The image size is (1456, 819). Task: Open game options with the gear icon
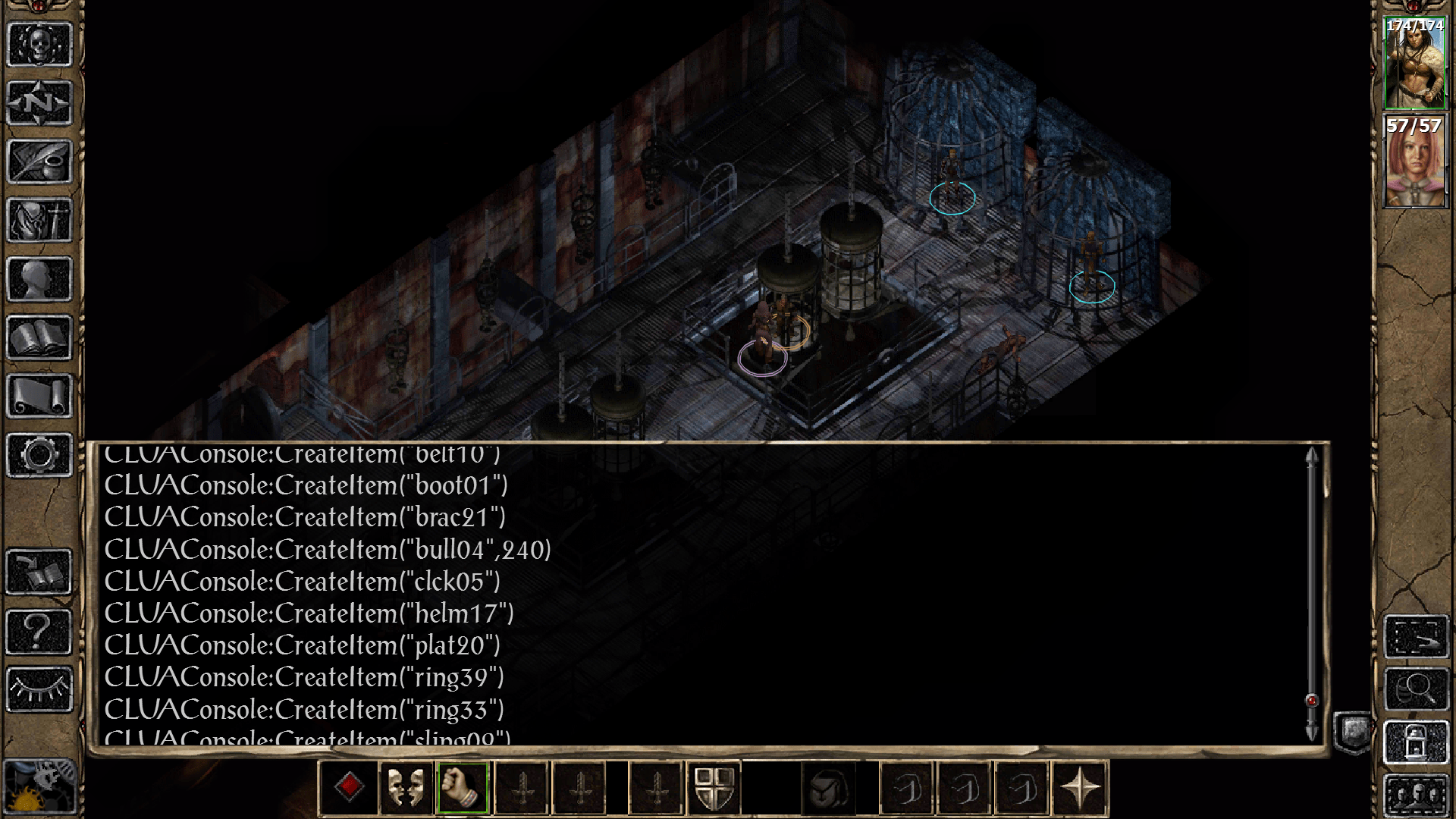coord(39,455)
